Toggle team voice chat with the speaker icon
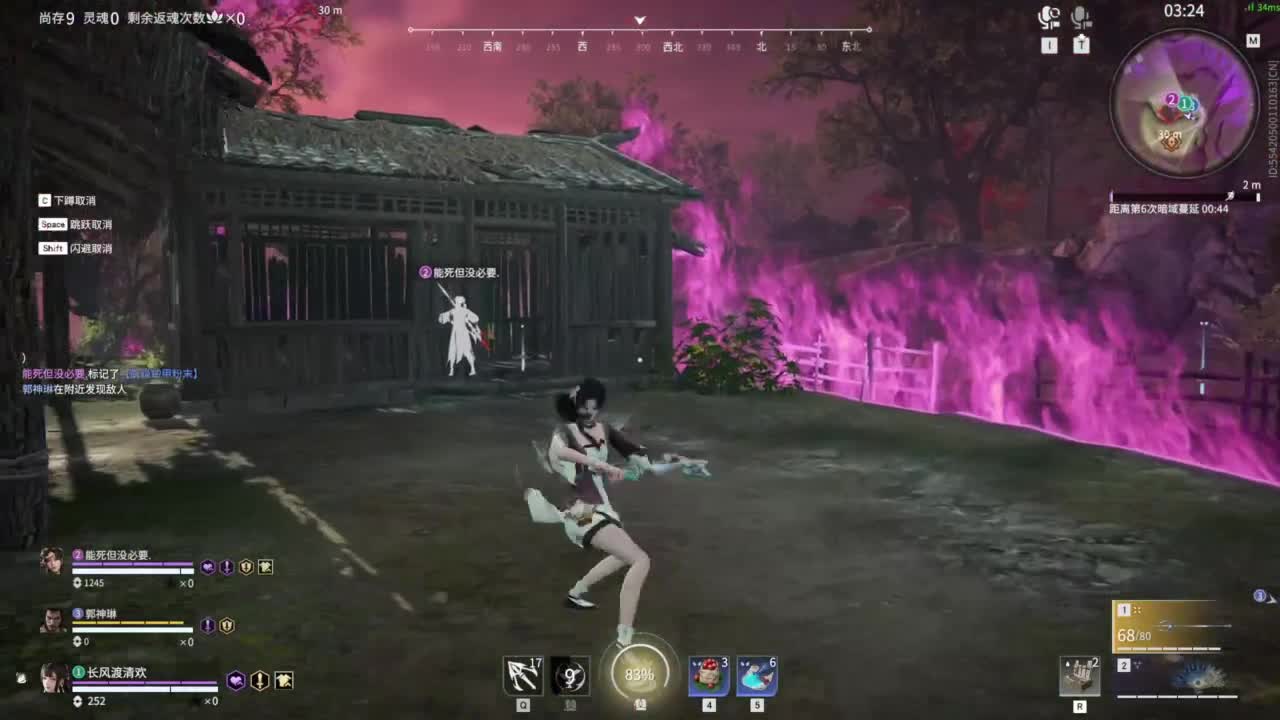Viewport: 1280px width, 720px height. pyautogui.click(x=1049, y=16)
